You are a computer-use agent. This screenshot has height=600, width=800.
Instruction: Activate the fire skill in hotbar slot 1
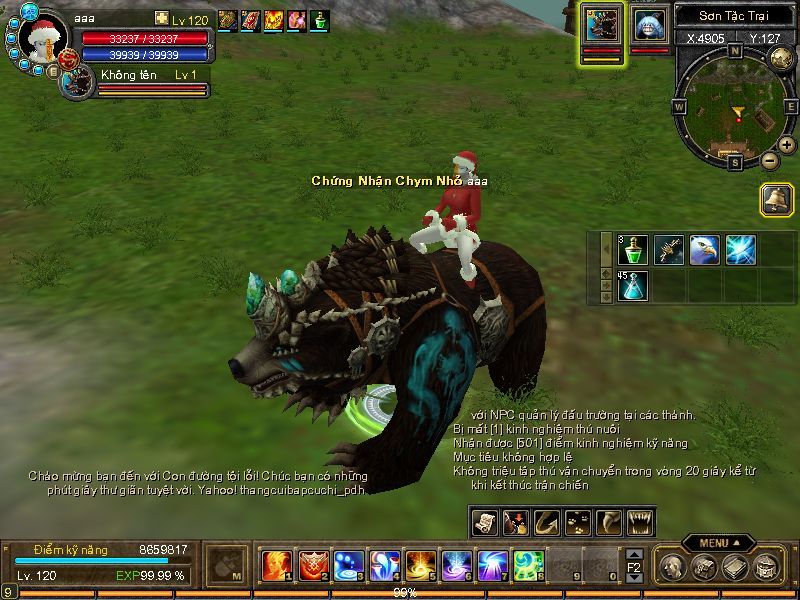[x=276, y=566]
